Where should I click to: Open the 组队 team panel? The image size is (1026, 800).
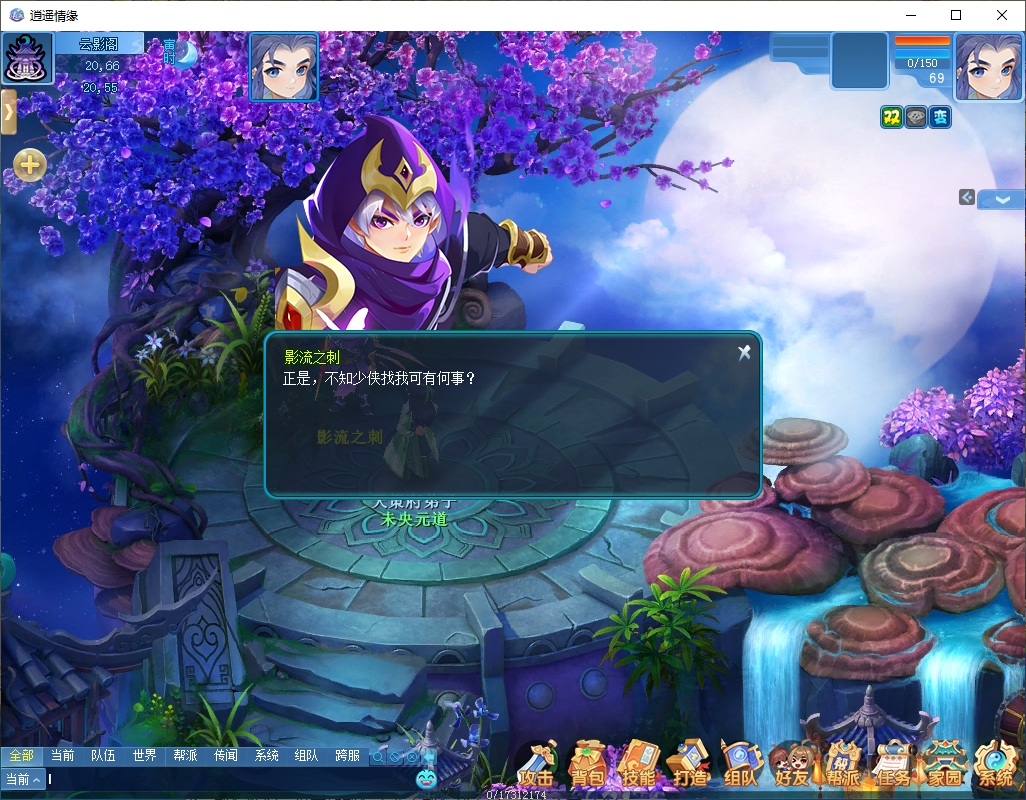pos(741,767)
